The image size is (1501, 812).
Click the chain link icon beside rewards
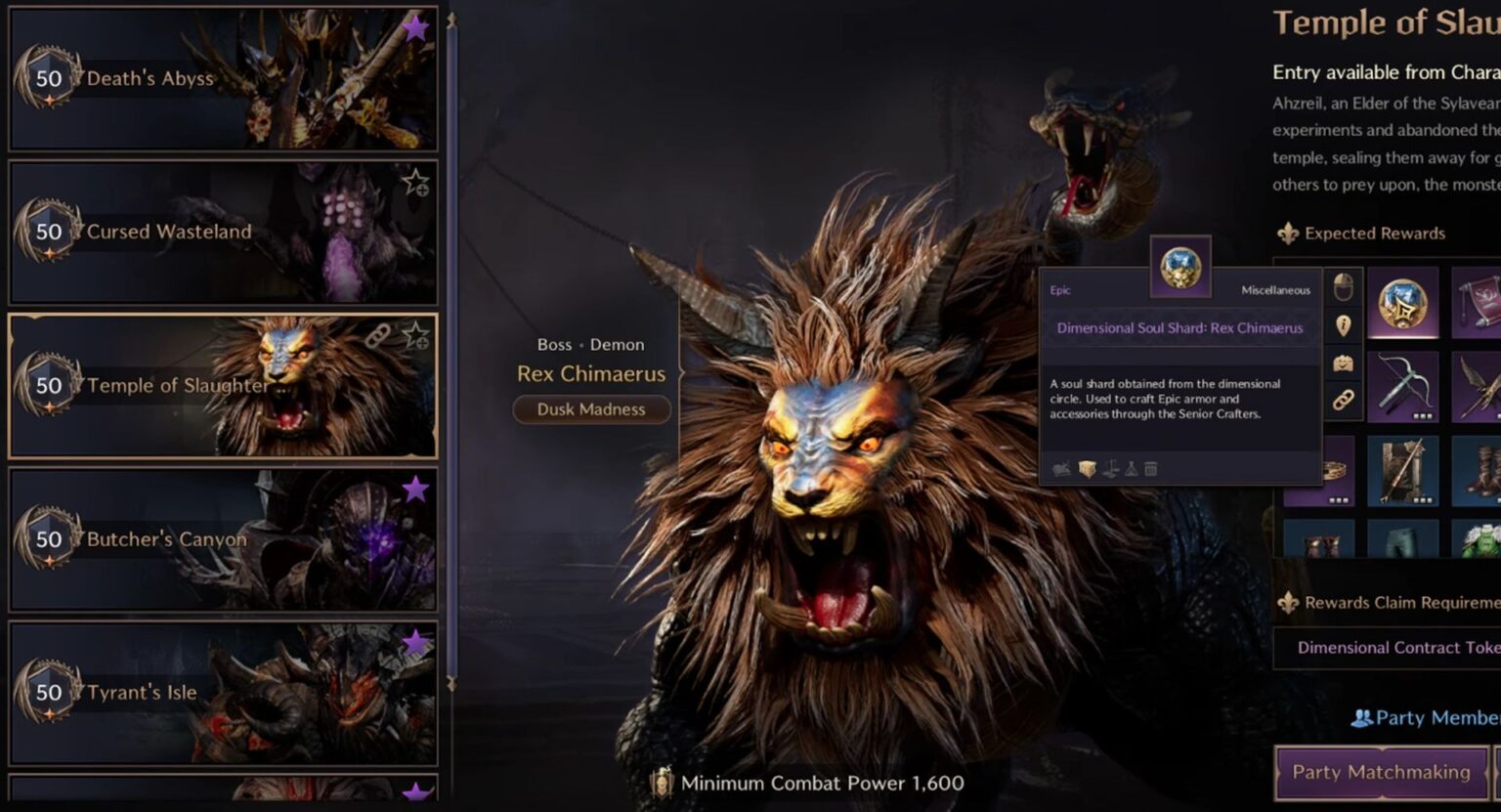click(x=1344, y=400)
